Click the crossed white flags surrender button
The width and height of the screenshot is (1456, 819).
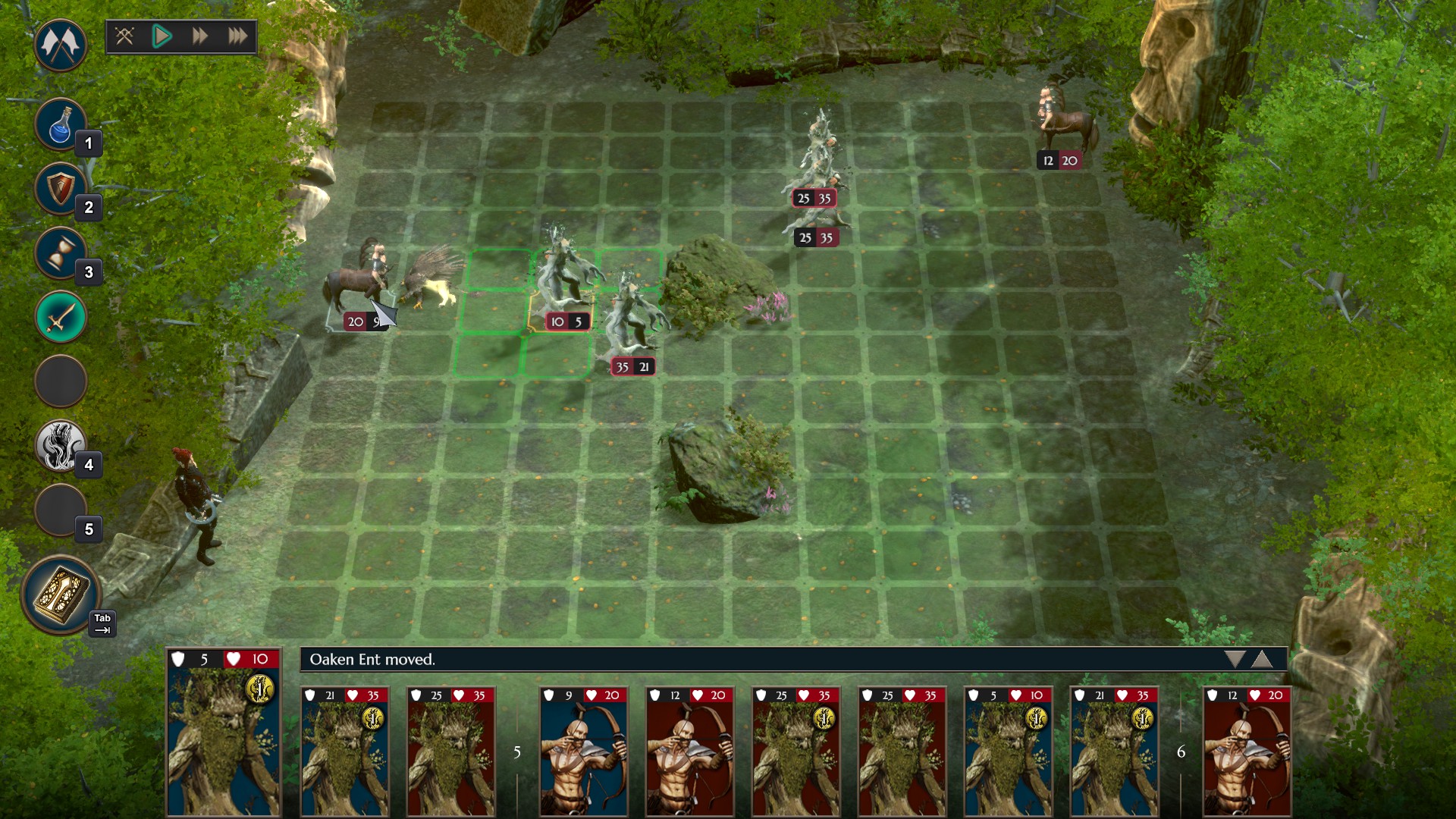coord(60,45)
